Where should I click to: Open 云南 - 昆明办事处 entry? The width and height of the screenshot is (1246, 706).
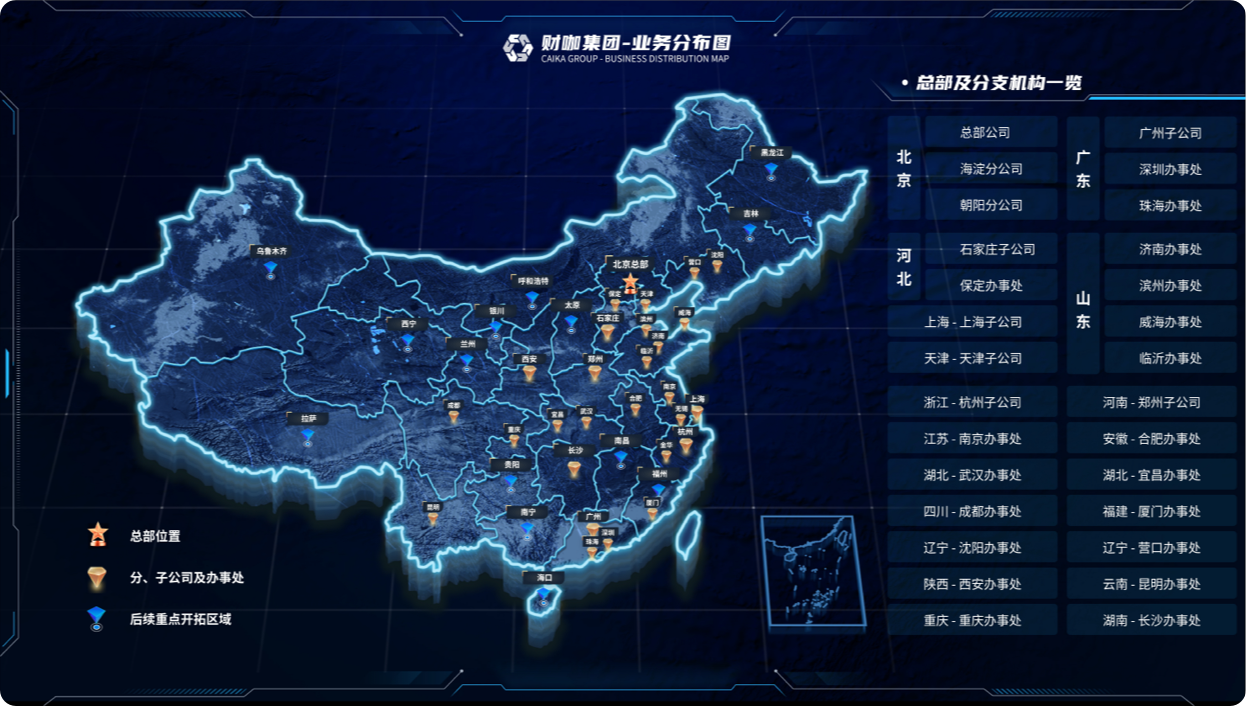[x=1151, y=584]
